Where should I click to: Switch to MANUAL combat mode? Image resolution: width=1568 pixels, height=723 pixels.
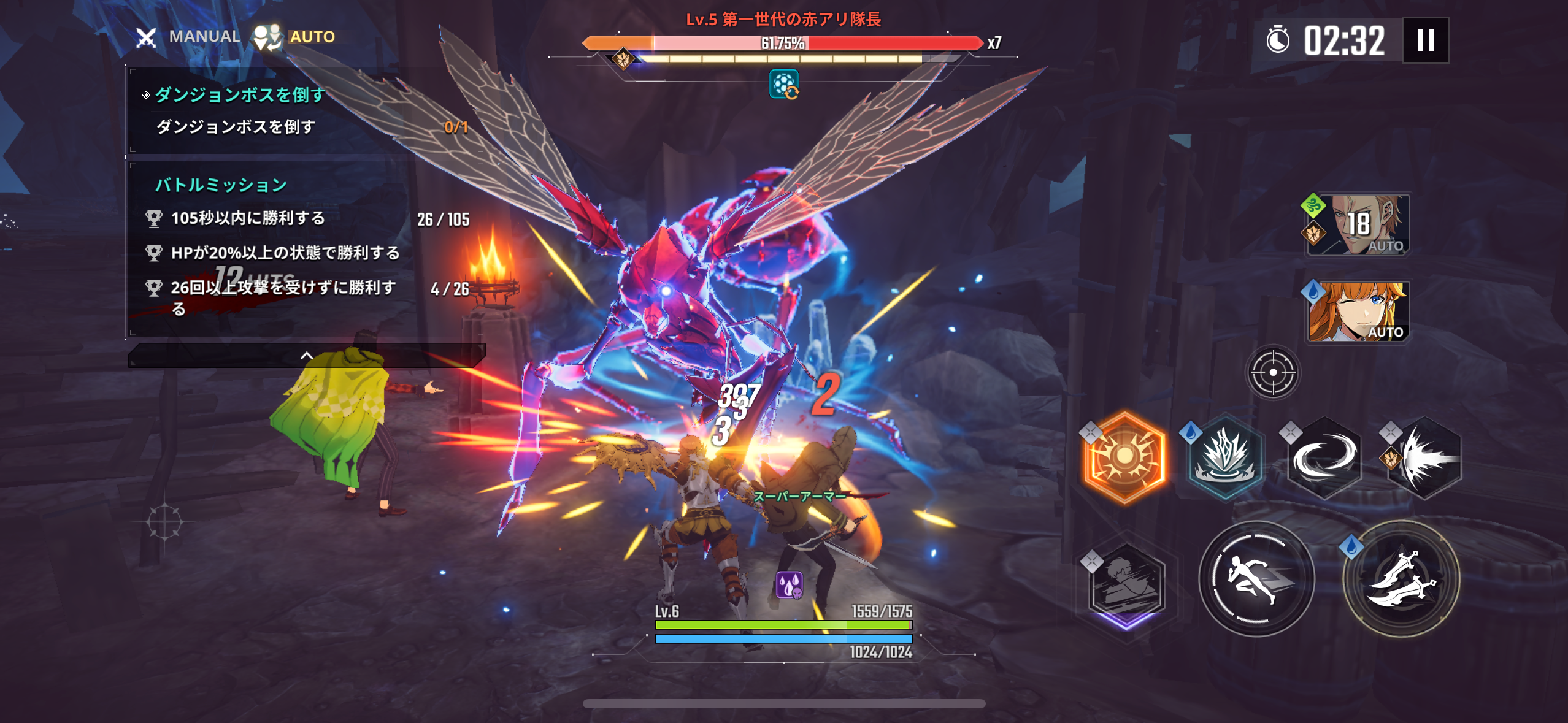click(188, 37)
